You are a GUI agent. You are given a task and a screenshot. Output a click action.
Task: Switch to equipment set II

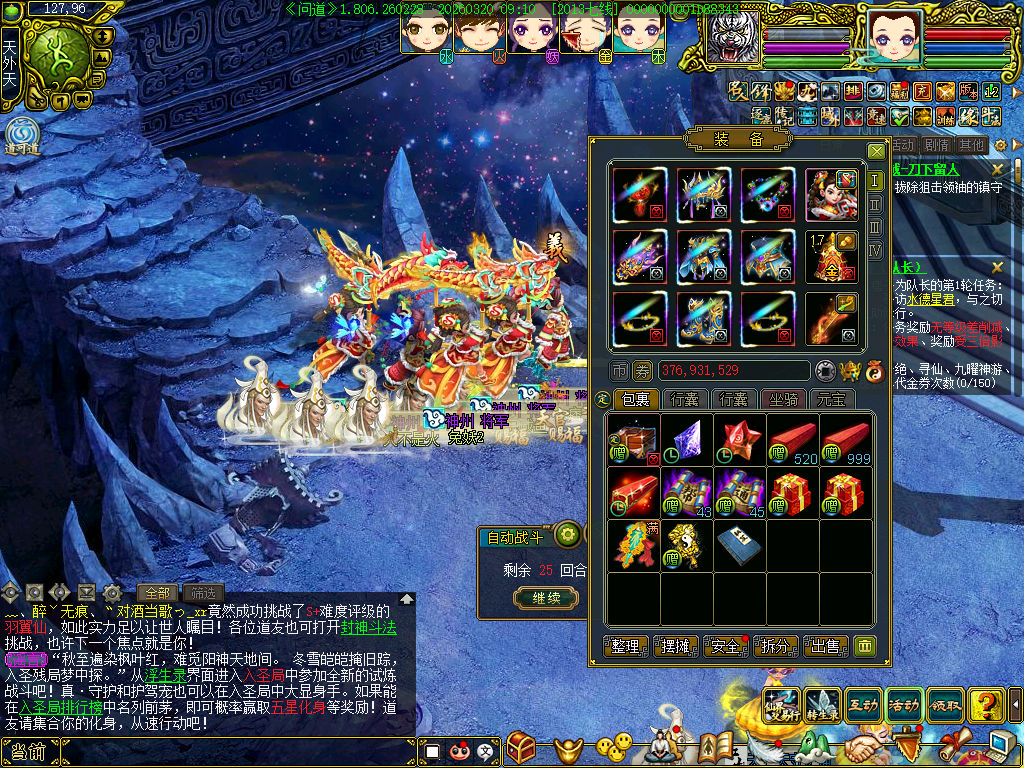[876, 204]
